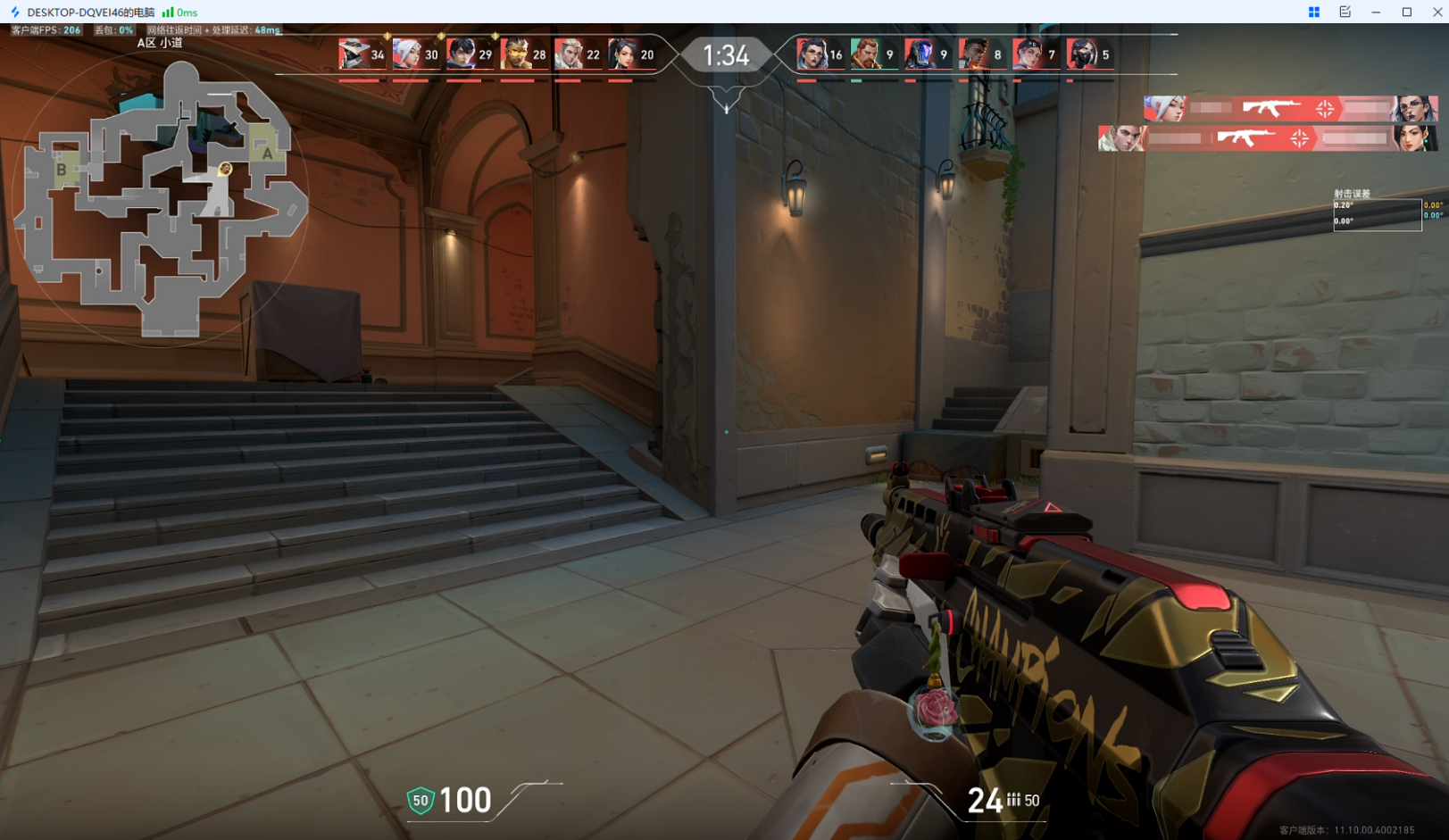Click the player portrait with score 20
The width and height of the screenshot is (1449, 840).
click(x=622, y=54)
